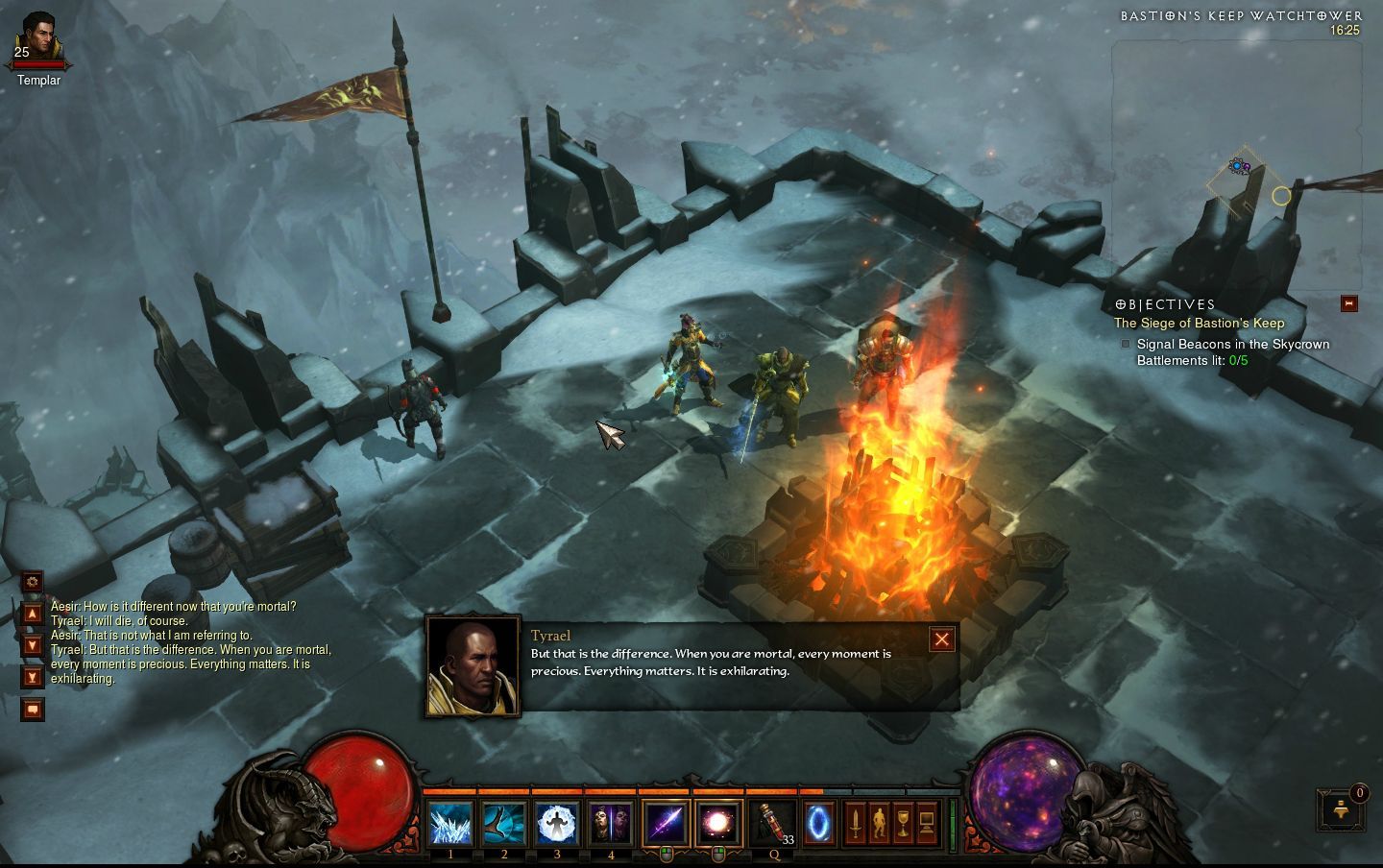Open chat settings via the gear icon
Viewport: 1383px width, 868px height.
(33, 582)
